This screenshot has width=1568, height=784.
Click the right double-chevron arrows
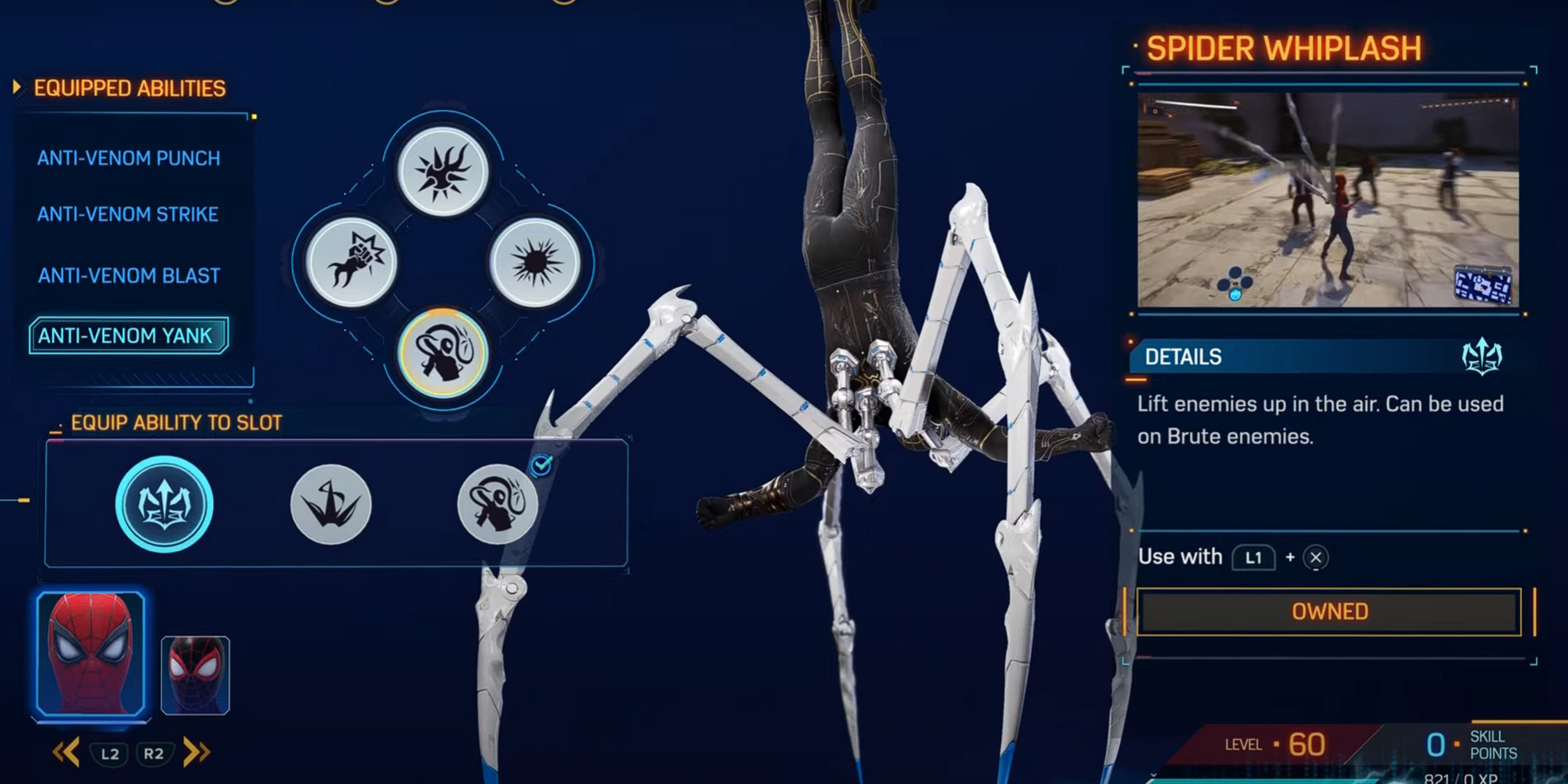point(195,752)
